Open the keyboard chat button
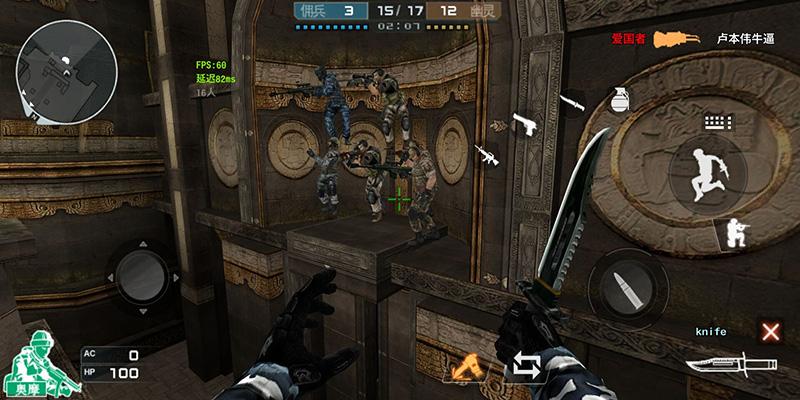Image resolution: width=800 pixels, height=400 pixels. 719,123
